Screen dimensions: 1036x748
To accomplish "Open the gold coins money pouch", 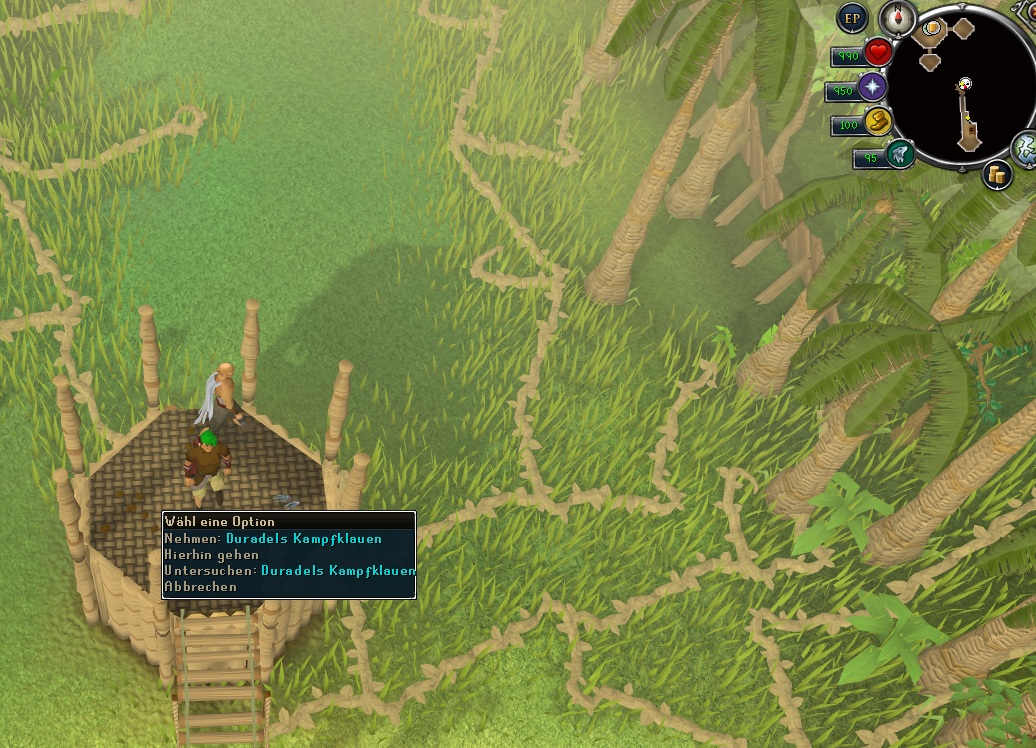I will pos(997,174).
